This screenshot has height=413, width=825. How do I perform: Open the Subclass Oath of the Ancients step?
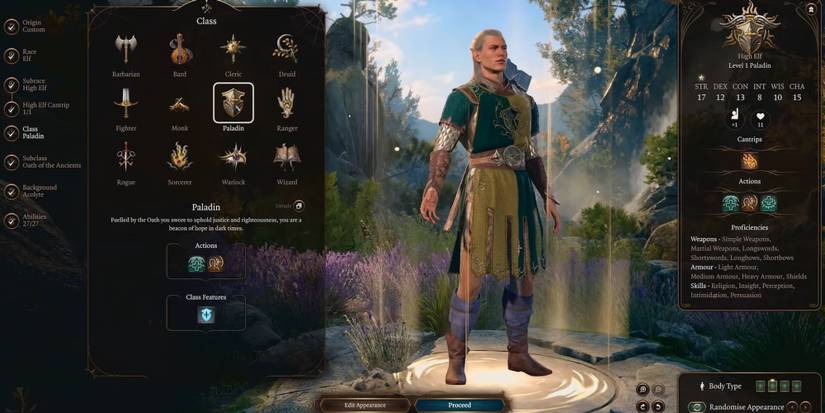(x=48, y=160)
